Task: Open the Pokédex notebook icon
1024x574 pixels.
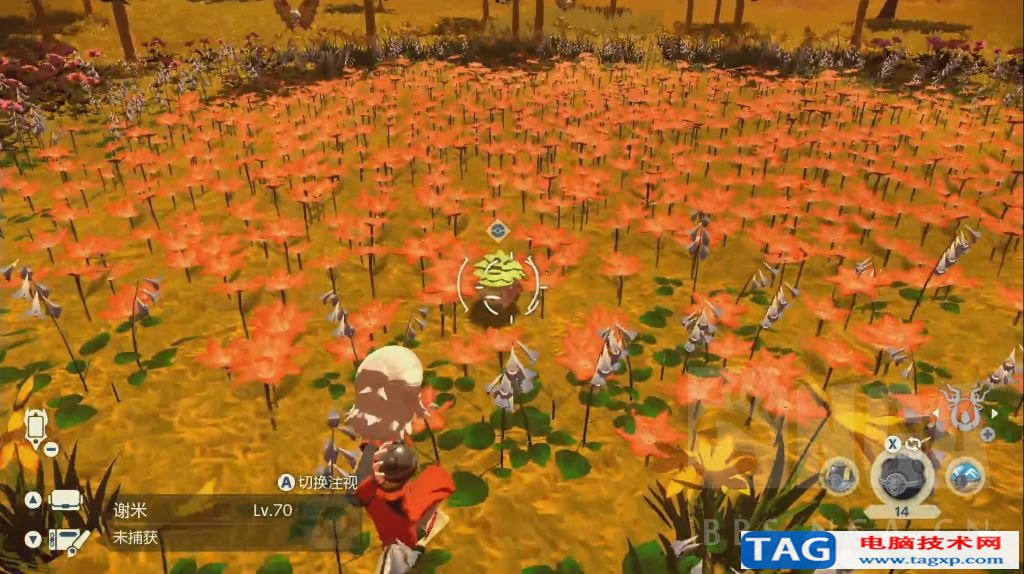Action: coord(65,538)
